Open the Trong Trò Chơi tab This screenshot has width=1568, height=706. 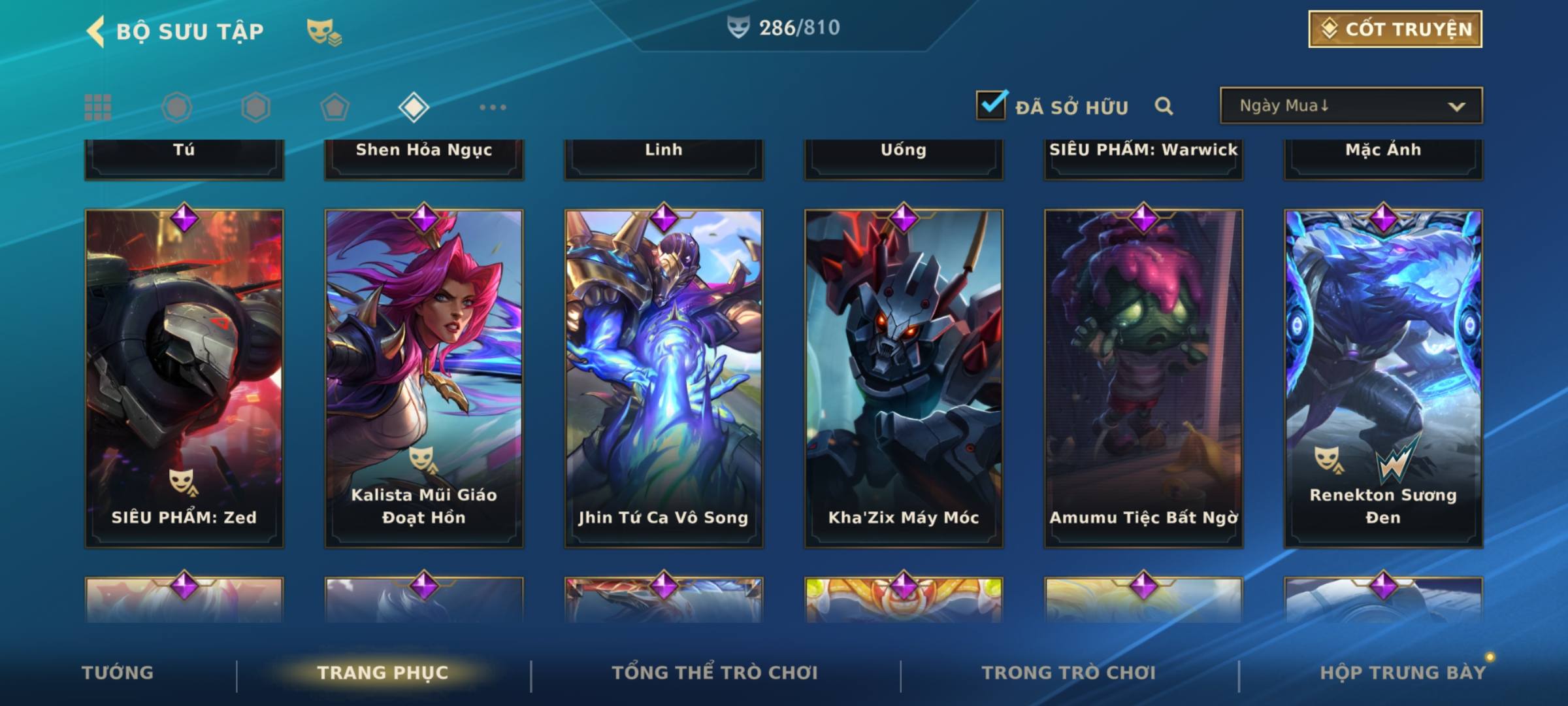[x=1069, y=673]
